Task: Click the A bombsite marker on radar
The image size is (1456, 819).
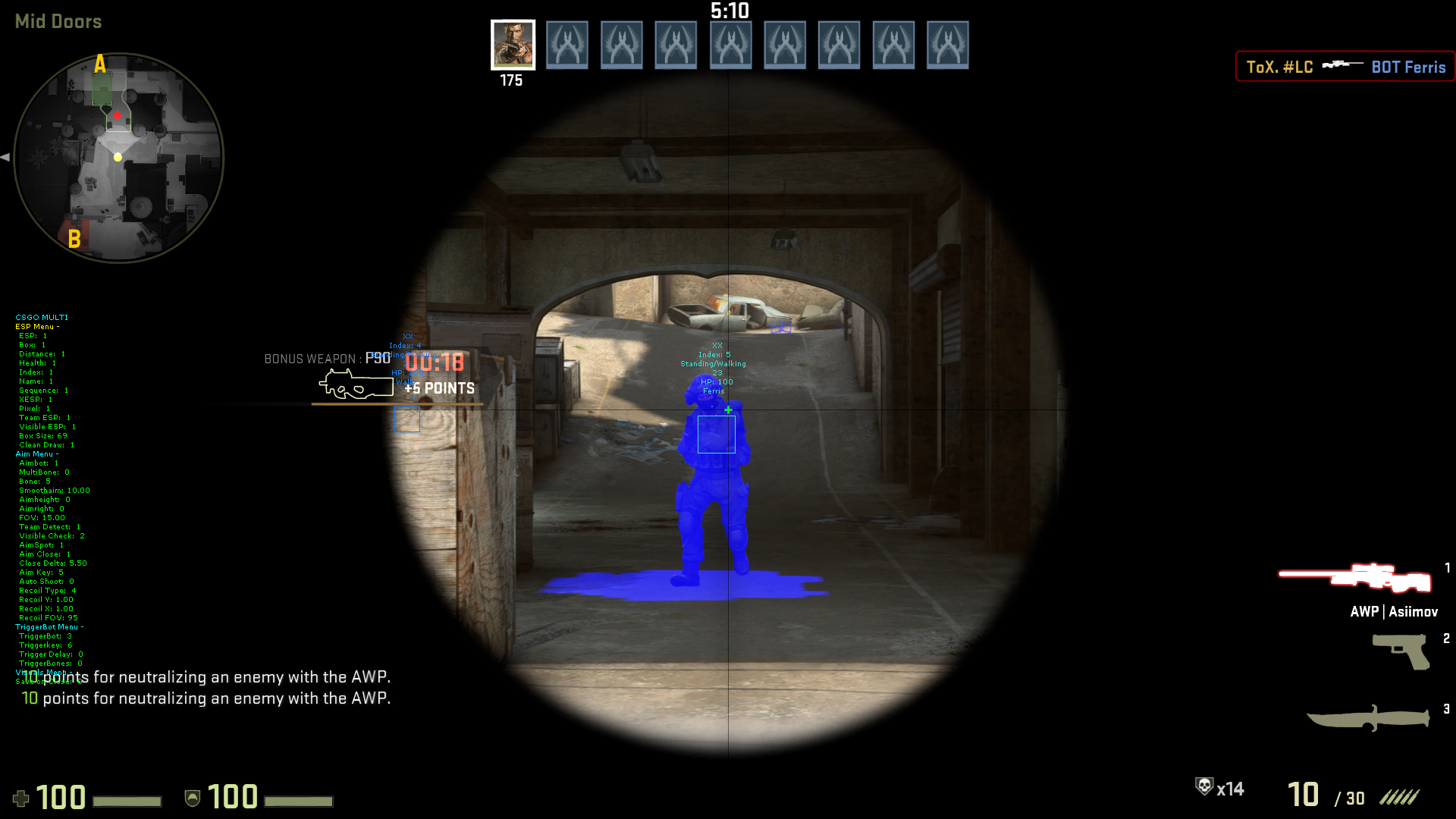Action: pyautogui.click(x=100, y=64)
